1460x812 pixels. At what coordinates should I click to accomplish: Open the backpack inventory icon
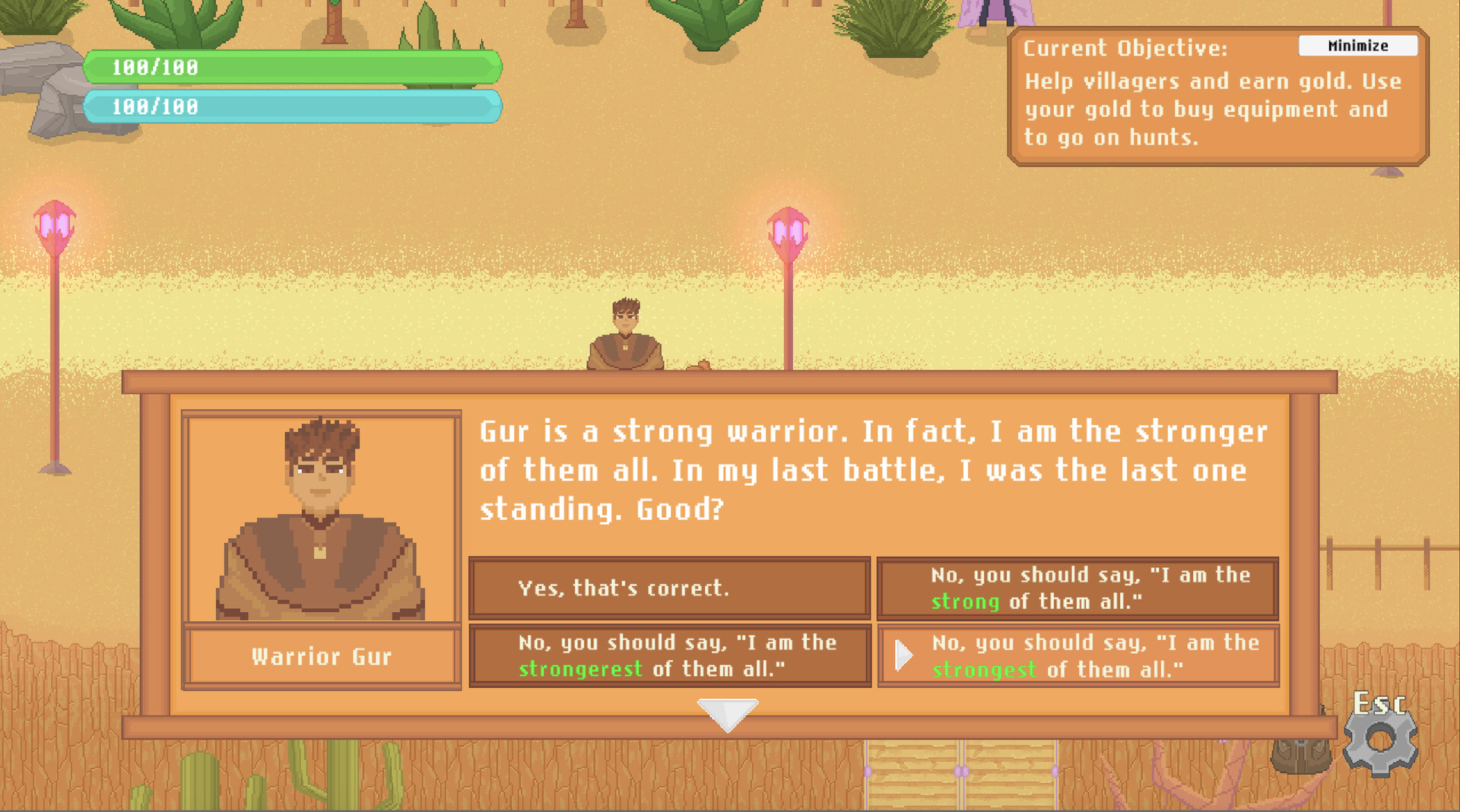(x=1301, y=756)
